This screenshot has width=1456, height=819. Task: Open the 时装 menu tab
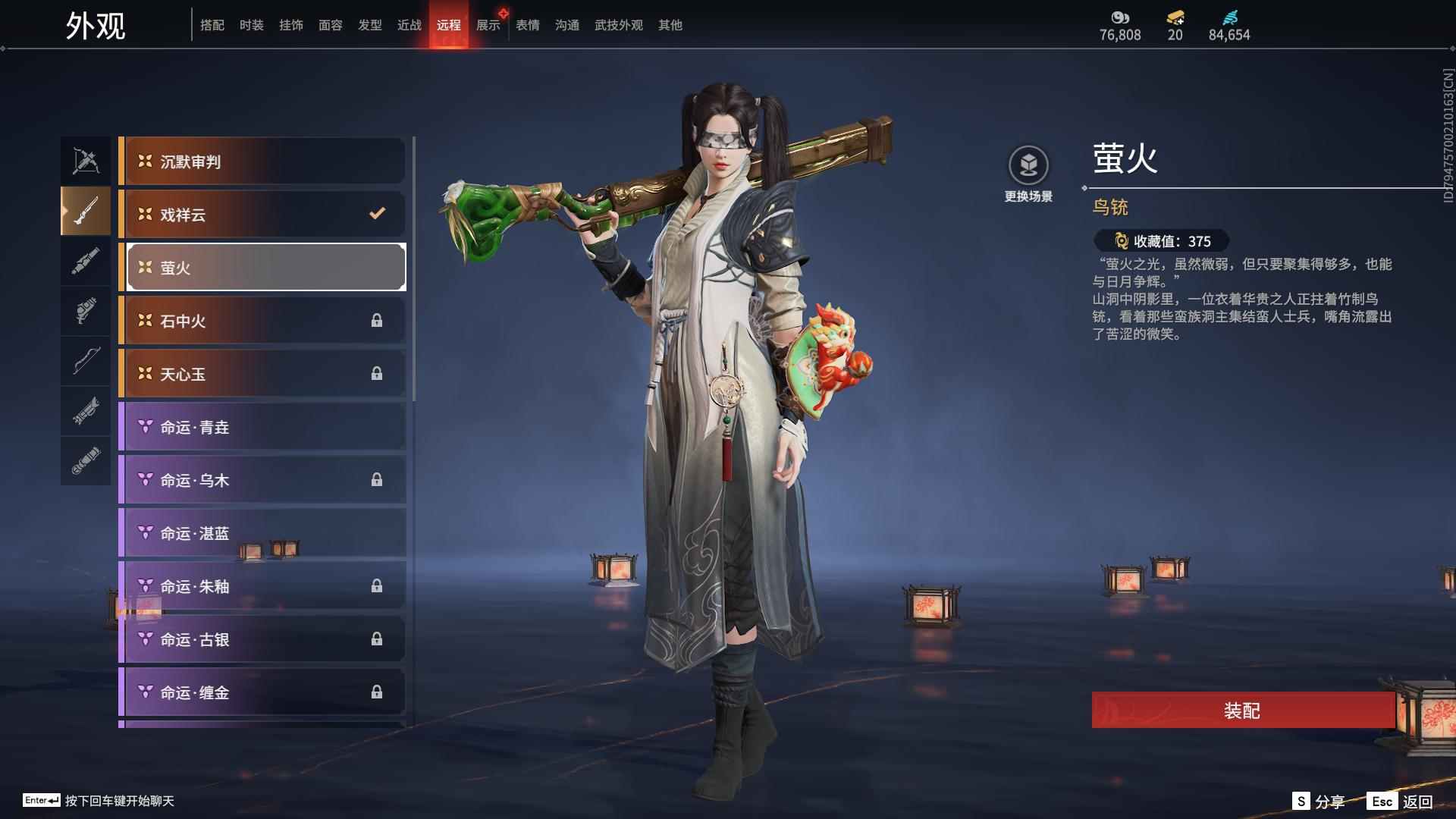pyautogui.click(x=253, y=24)
